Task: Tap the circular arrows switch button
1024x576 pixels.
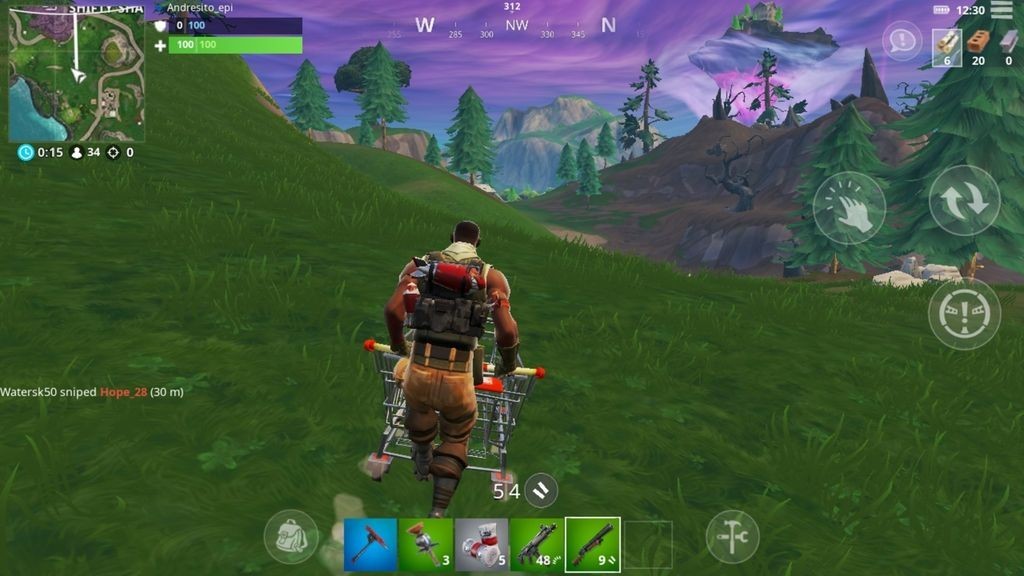Action: click(964, 201)
